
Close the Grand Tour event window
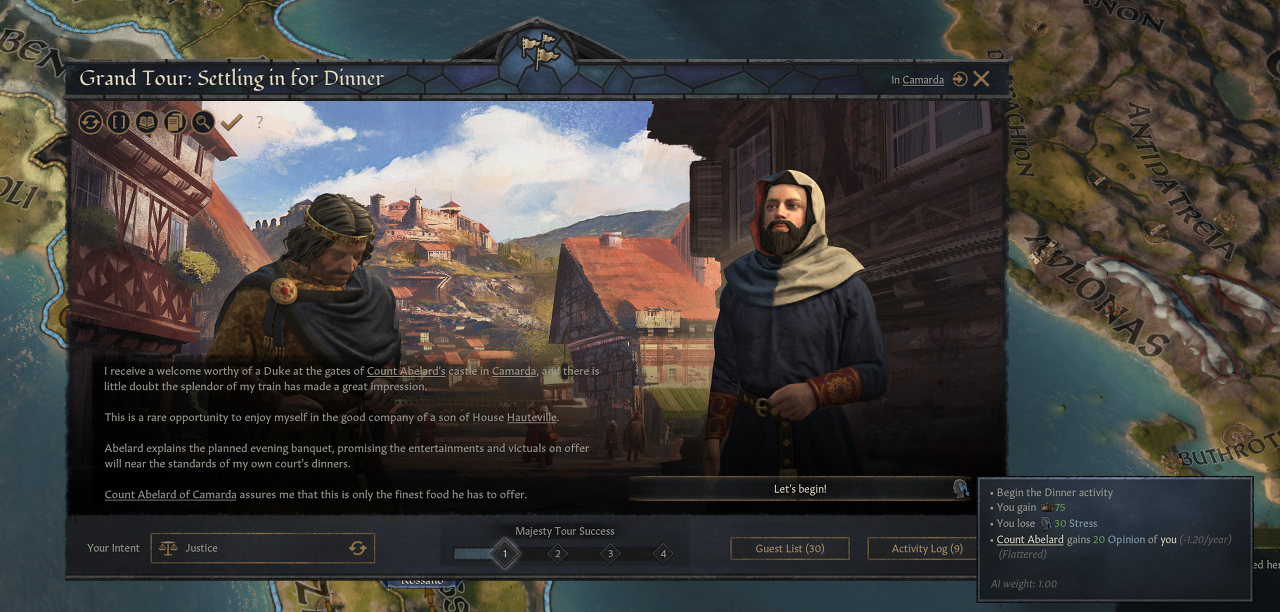click(981, 79)
